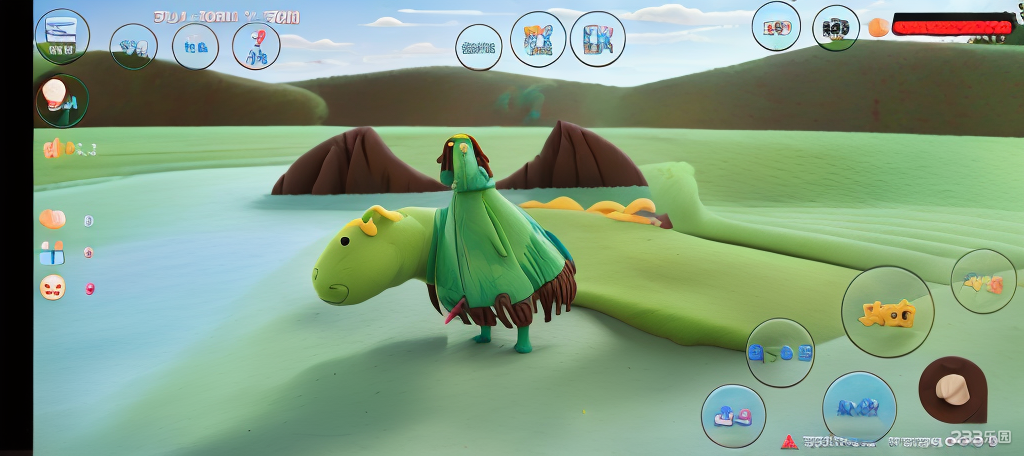Open the top-left striped menu button

[62, 35]
